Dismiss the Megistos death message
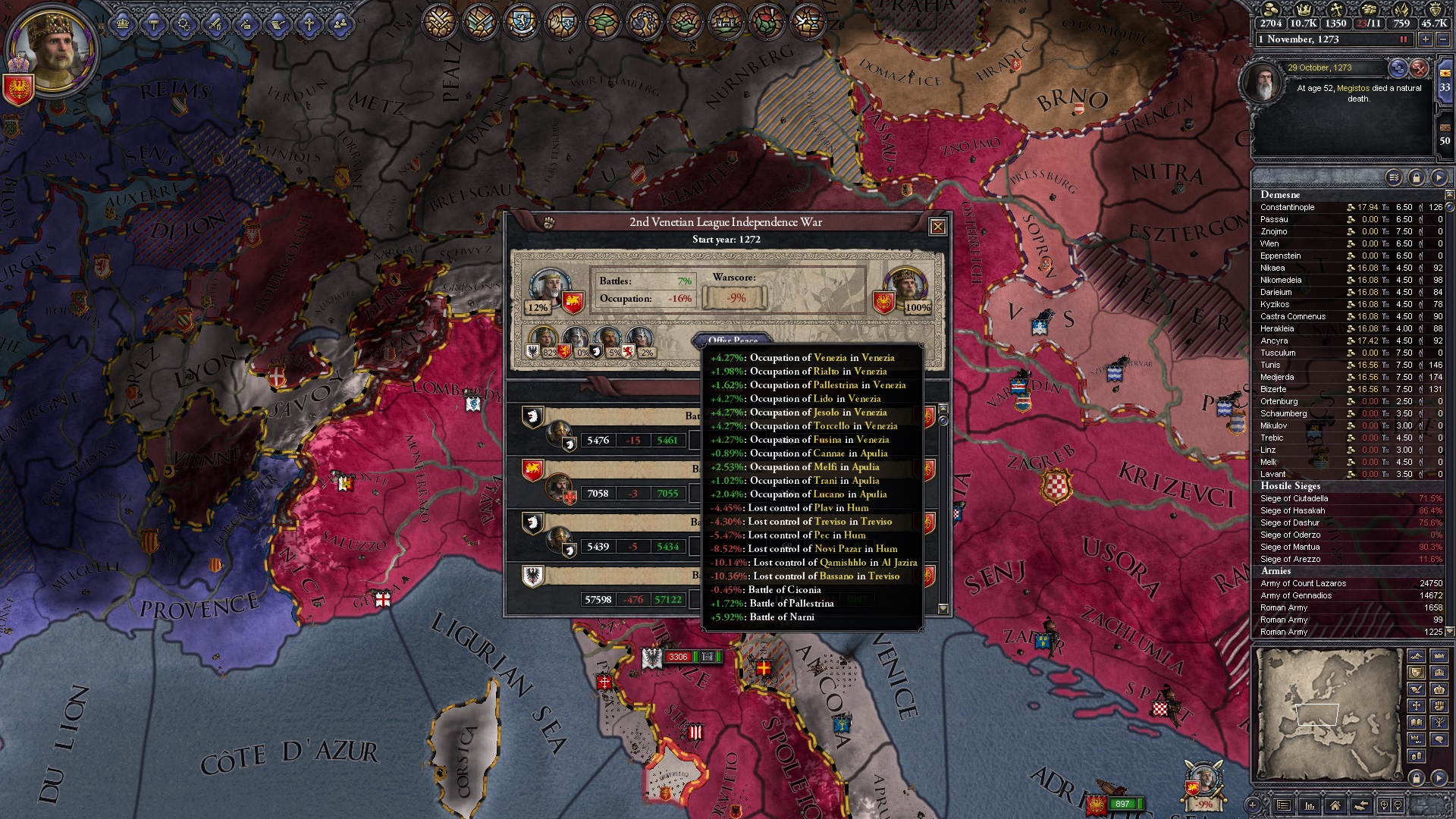This screenshot has width=1456, height=819. point(1419,69)
